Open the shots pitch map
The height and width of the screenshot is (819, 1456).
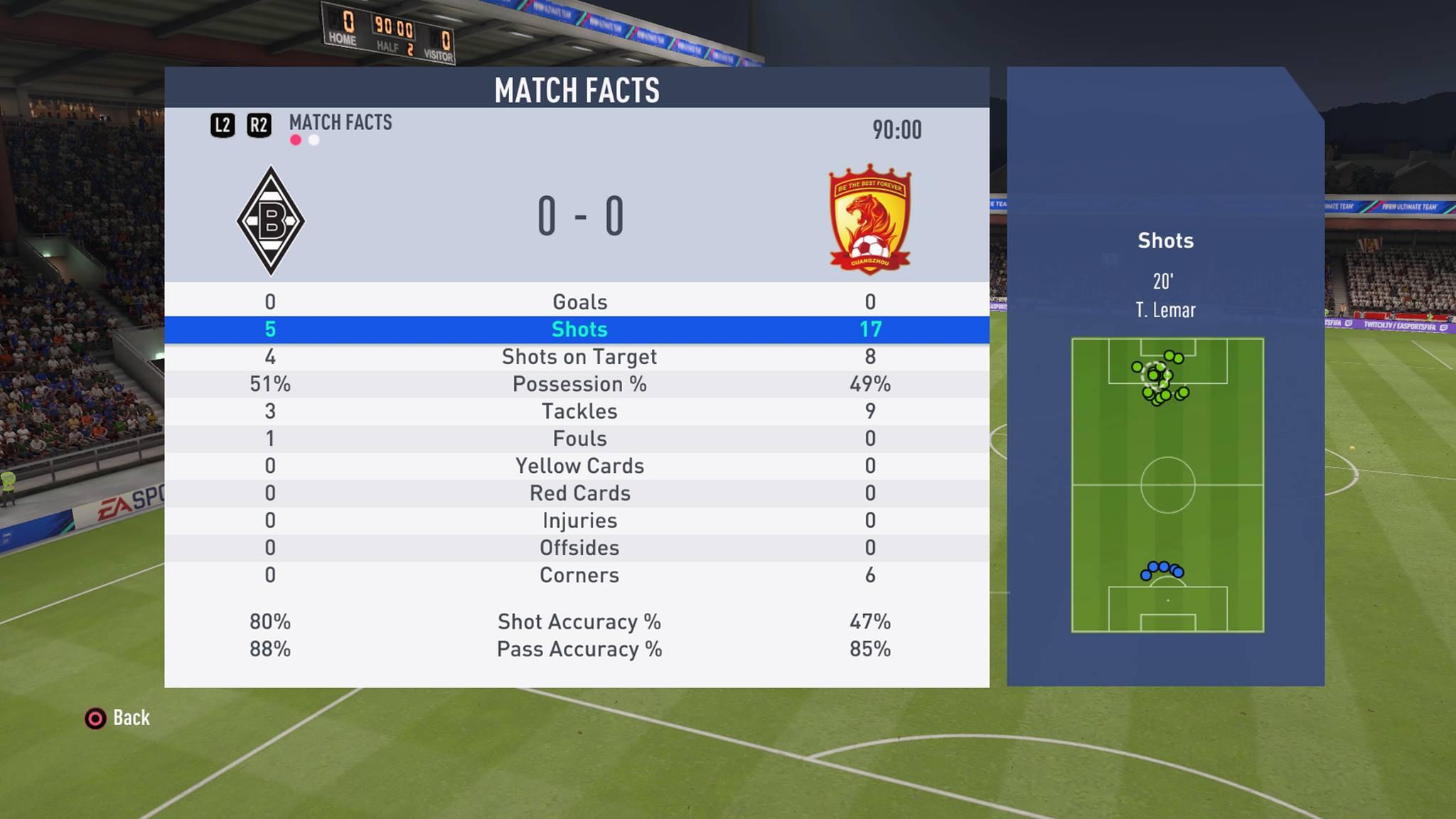pos(1167,485)
